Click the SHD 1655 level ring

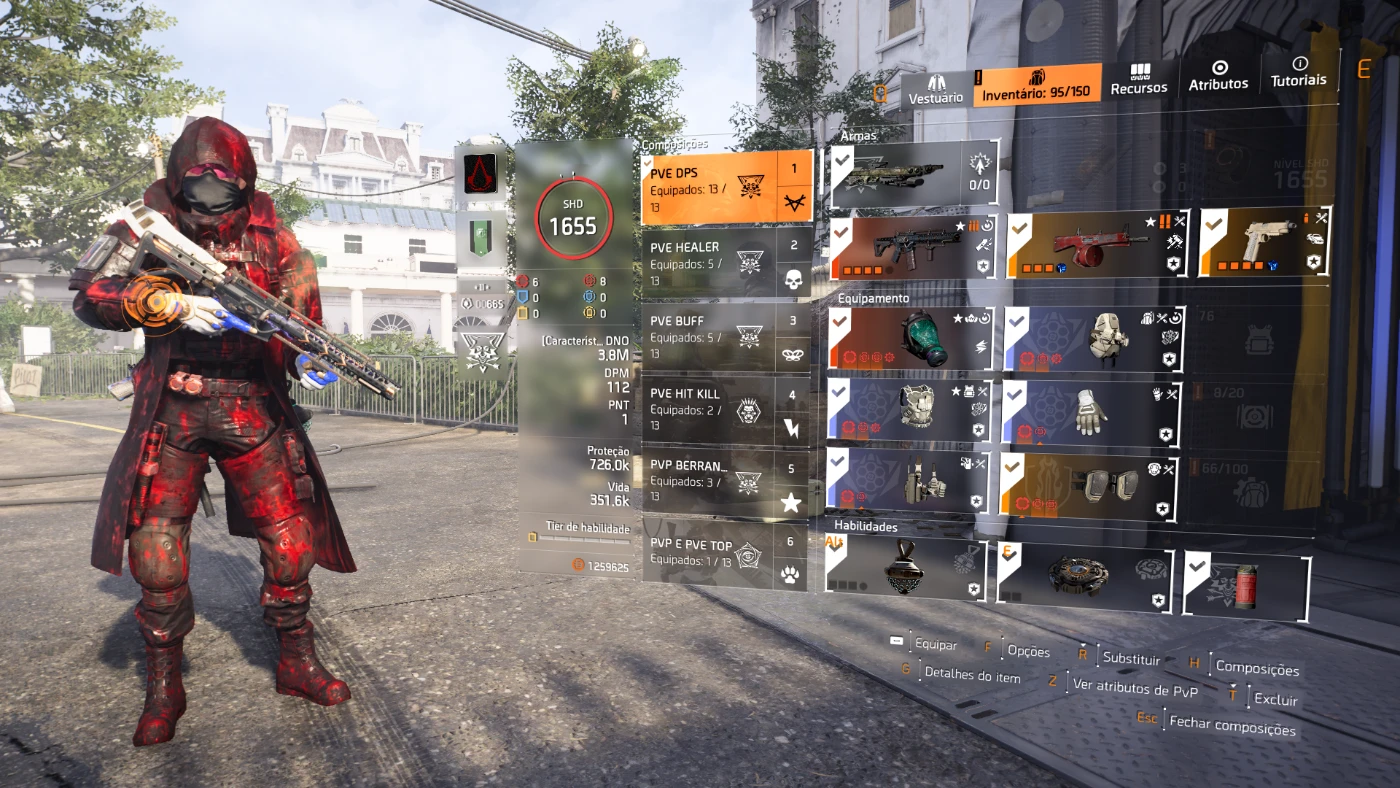(x=572, y=217)
